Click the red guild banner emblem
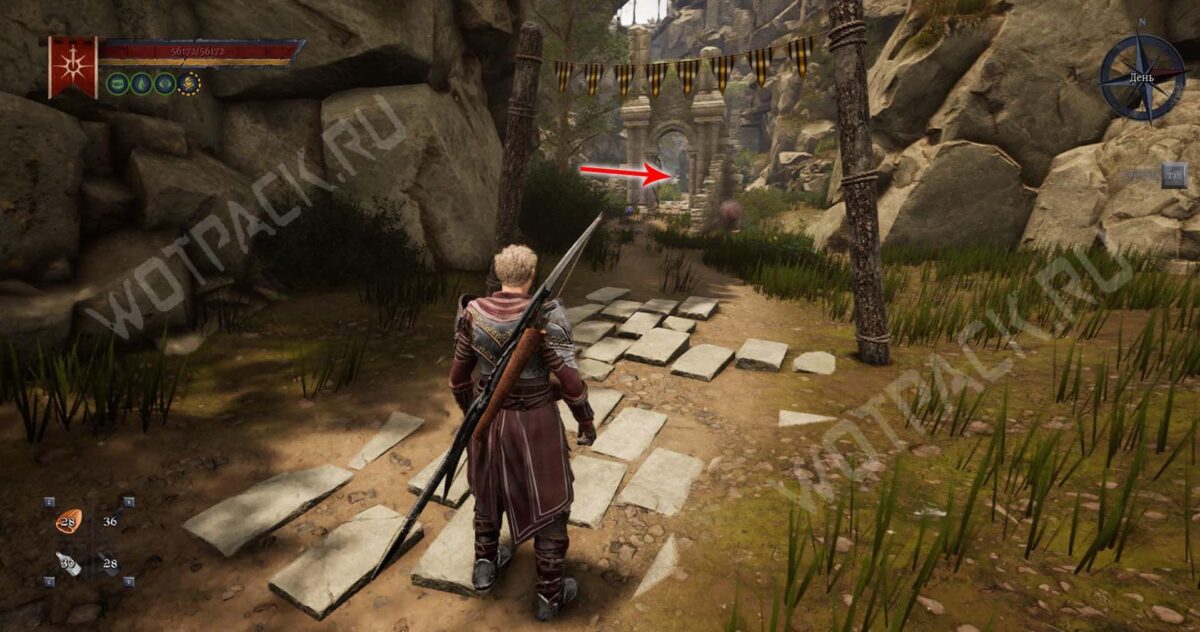The image size is (1200, 632). pos(72,65)
